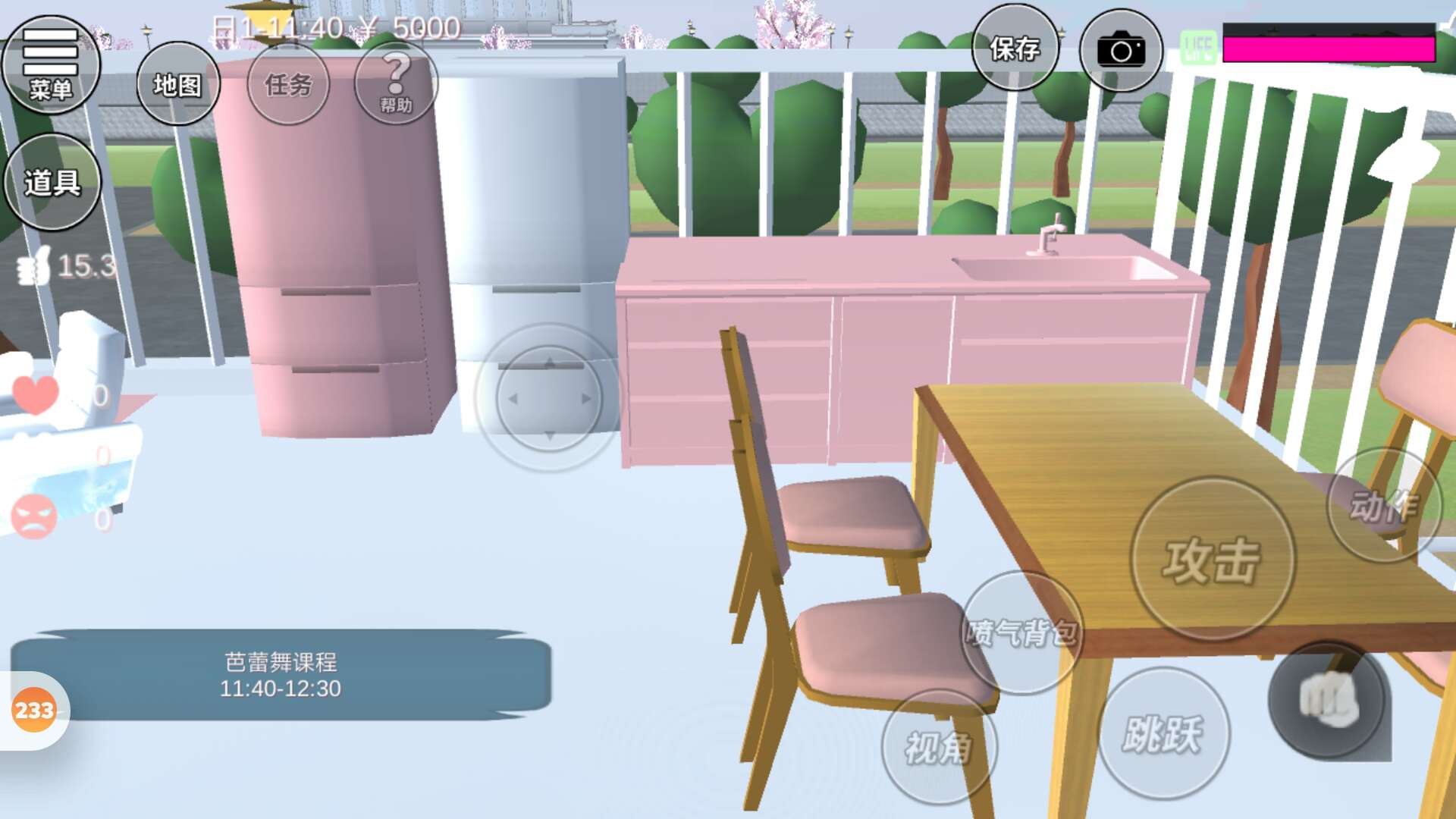
Task: Activate the 喷气背包 jetpack
Action: point(1021,632)
